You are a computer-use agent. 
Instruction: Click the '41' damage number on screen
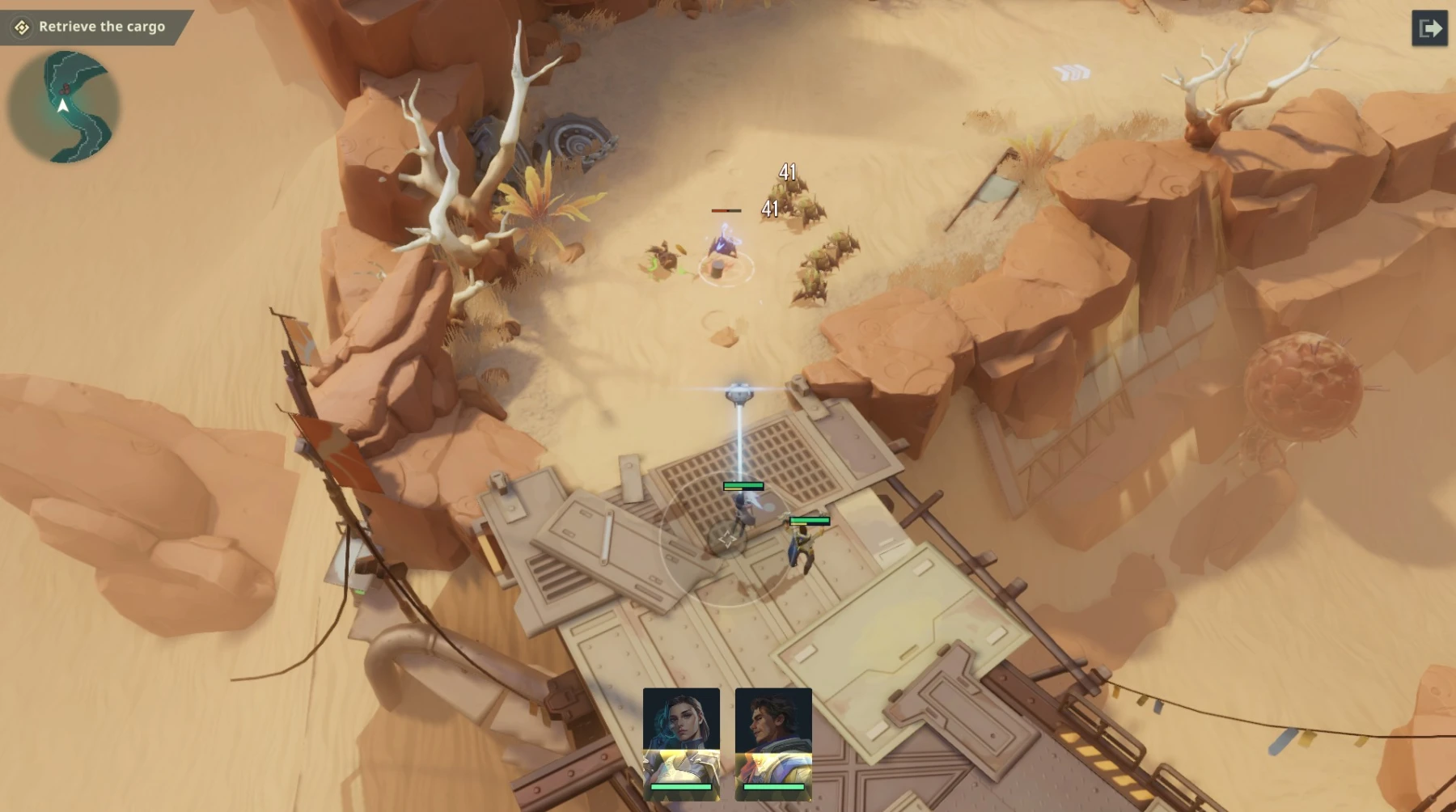point(788,171)
